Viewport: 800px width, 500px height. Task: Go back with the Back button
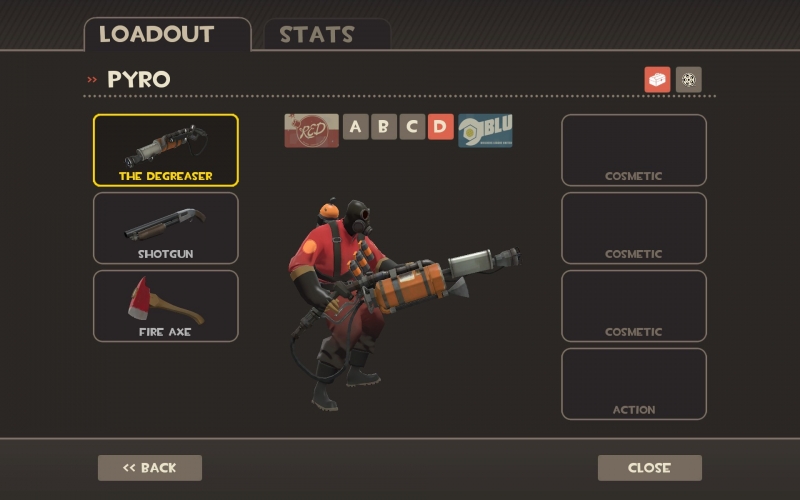[x=150, y=468]
